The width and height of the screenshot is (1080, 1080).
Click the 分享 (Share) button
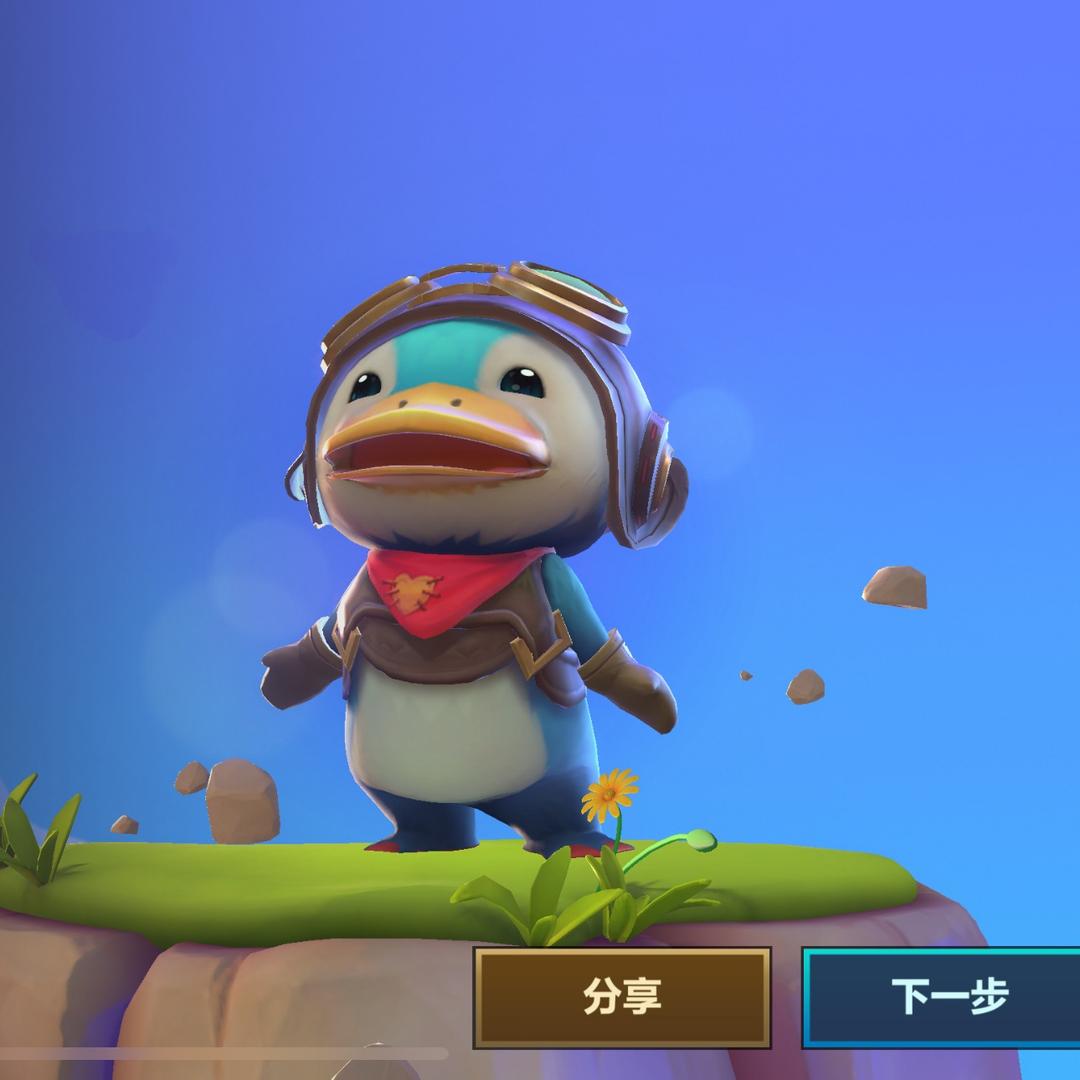click(622, 997)
